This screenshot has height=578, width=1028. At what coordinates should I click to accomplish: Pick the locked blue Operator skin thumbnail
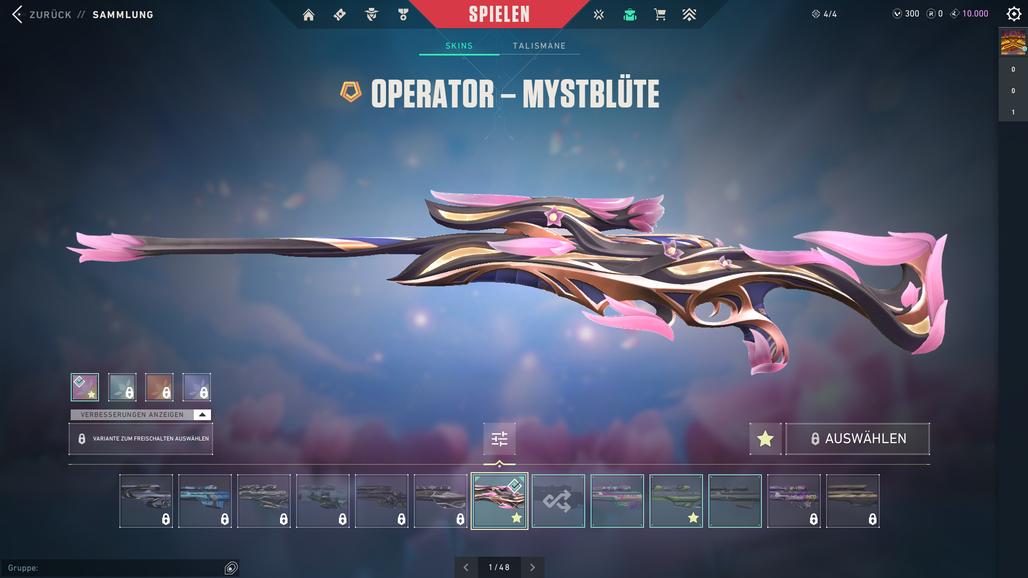pos(205,500)
